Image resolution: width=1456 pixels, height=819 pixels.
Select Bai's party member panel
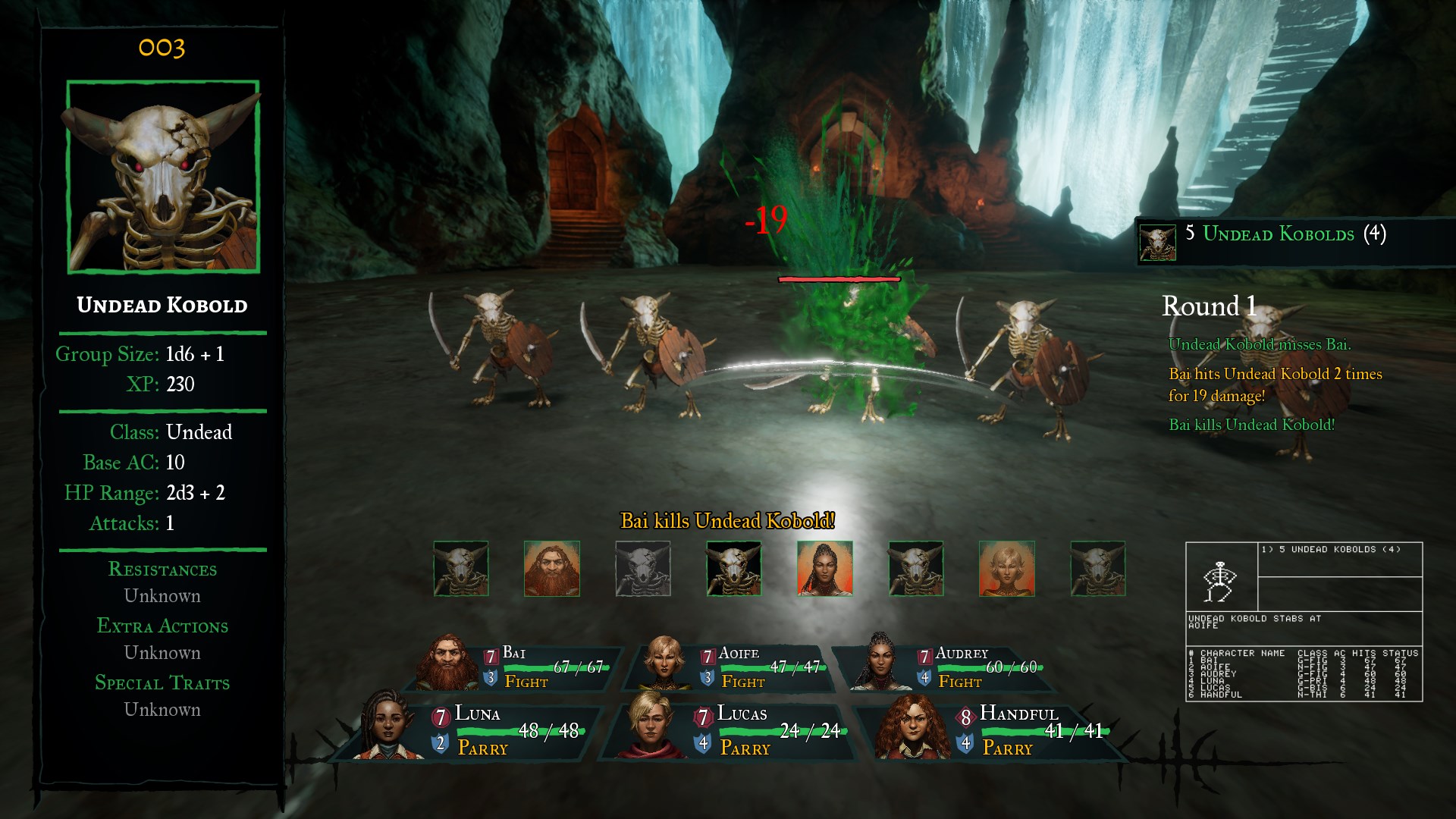point(516,667)
